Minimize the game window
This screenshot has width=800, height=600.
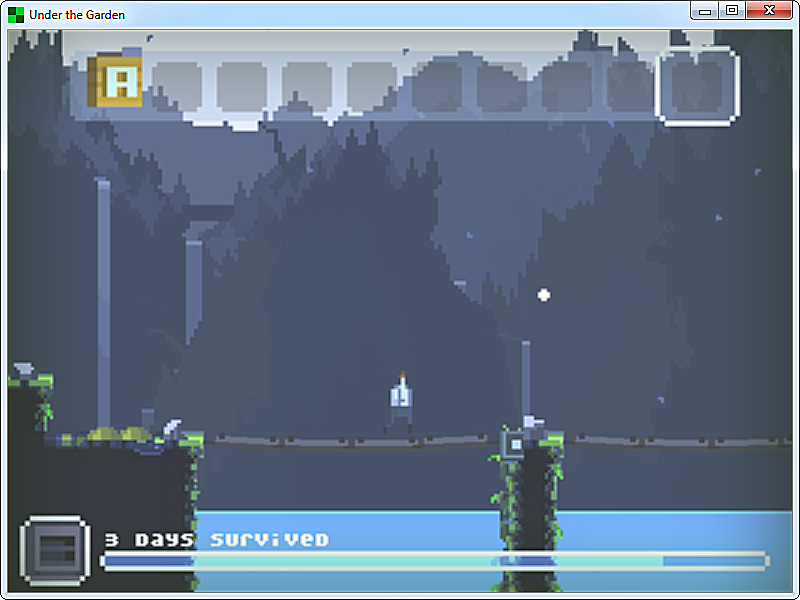[x=705, y=10]
